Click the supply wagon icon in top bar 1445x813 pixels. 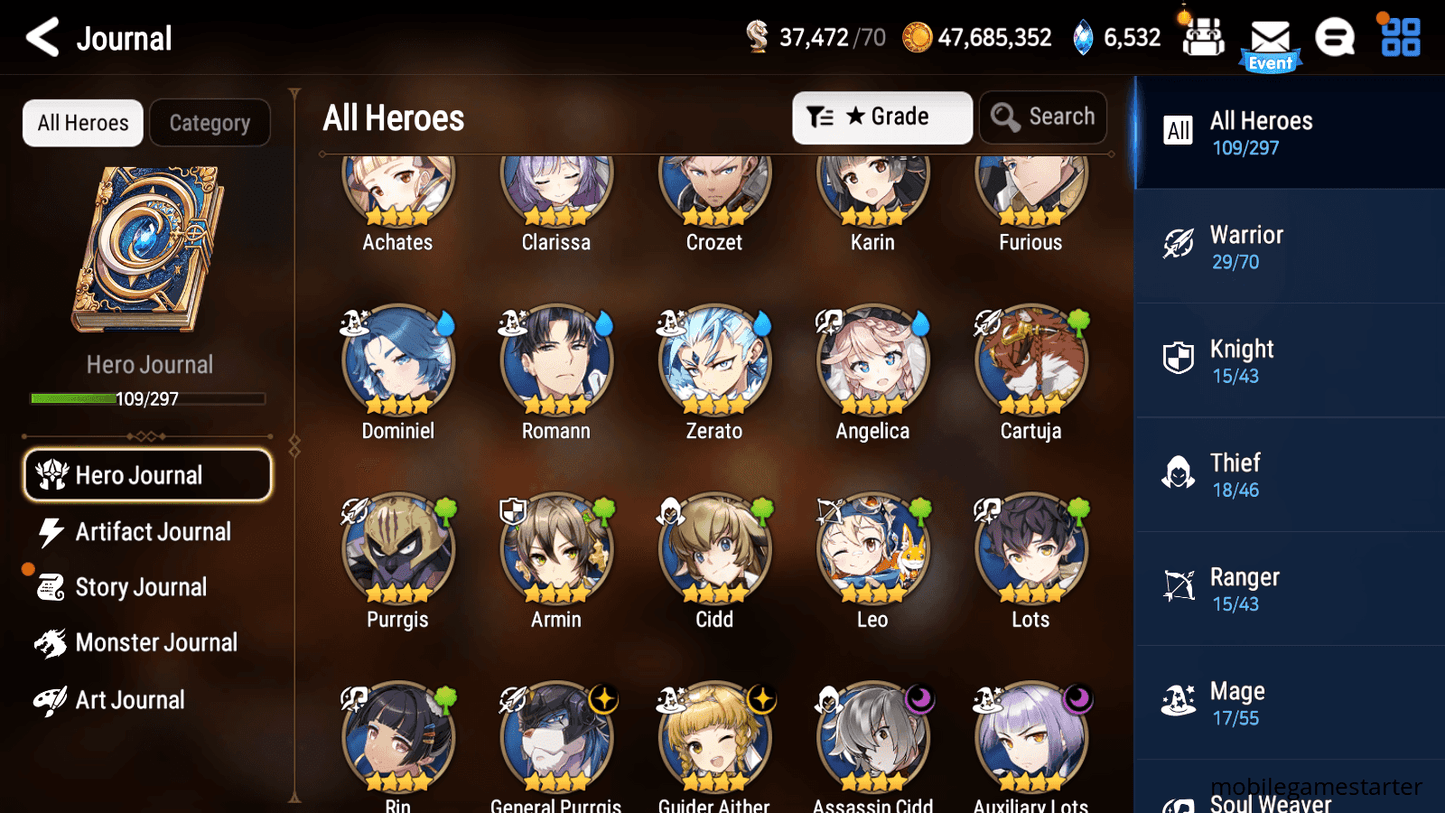click(1202, 36)
